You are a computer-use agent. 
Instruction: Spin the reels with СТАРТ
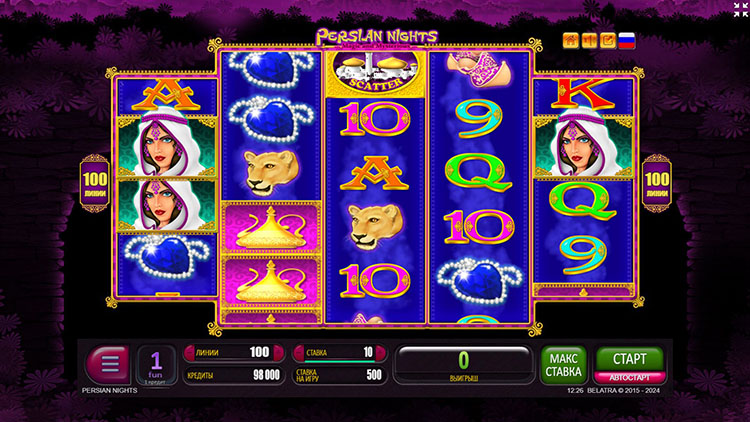pyautogui.click(x=630, y=358)
